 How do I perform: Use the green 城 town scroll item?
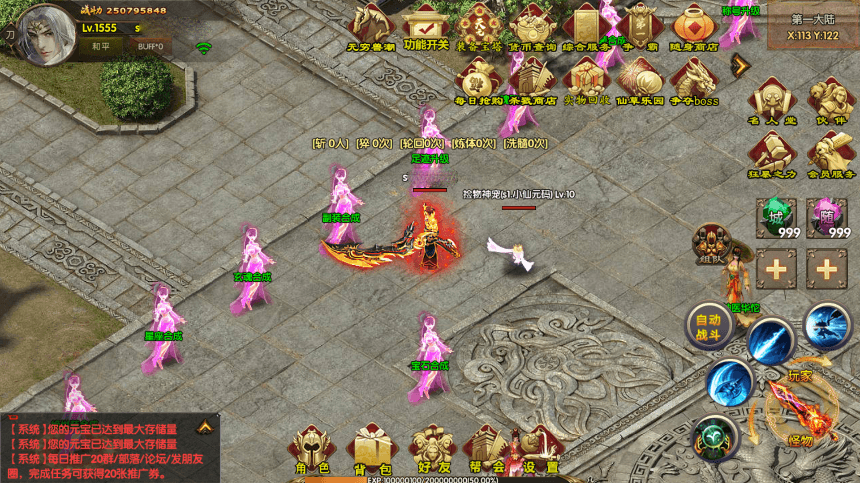(x=776, y=217)
